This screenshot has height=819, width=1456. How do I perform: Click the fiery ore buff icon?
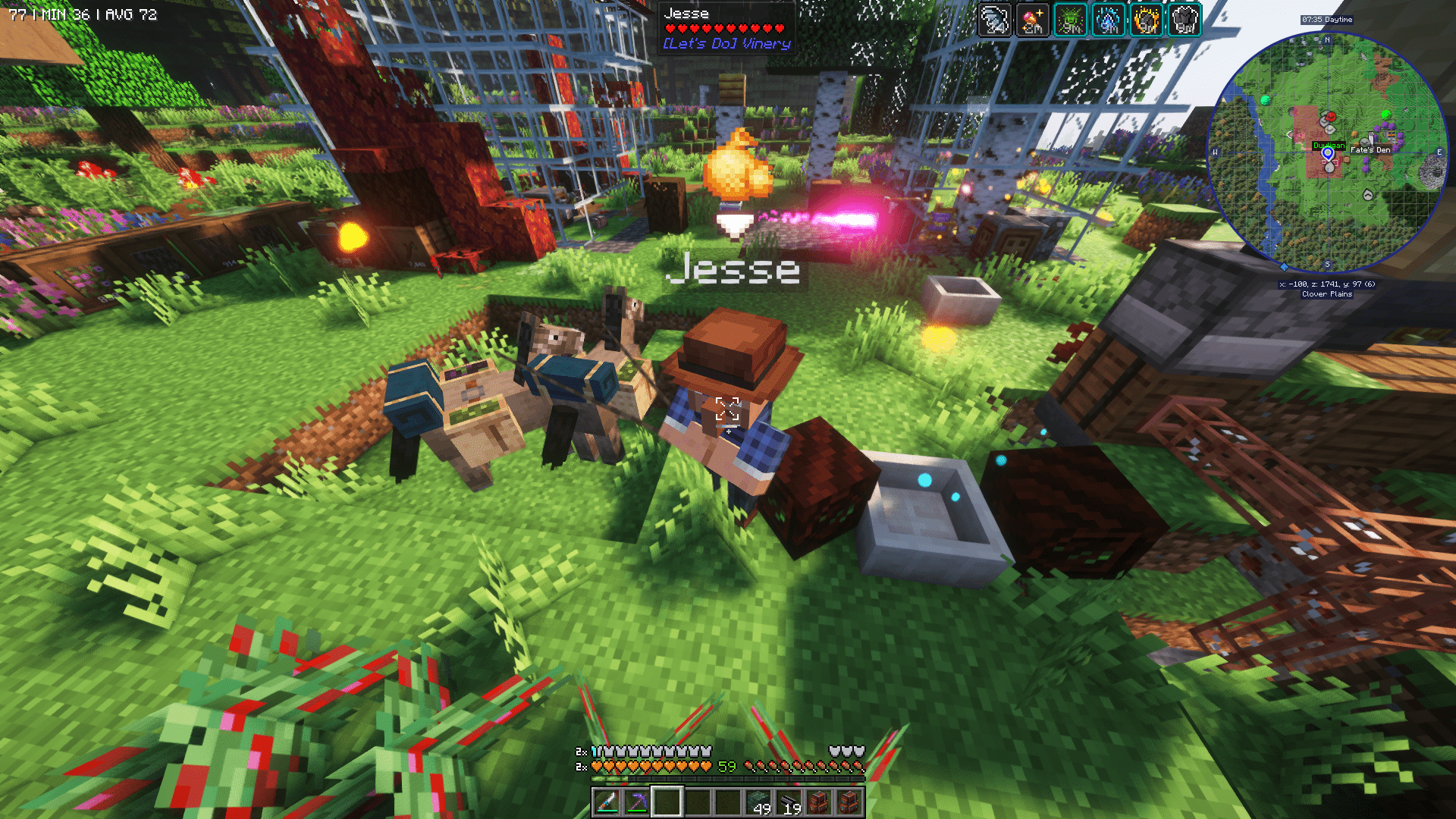(x=1147, y=21)
